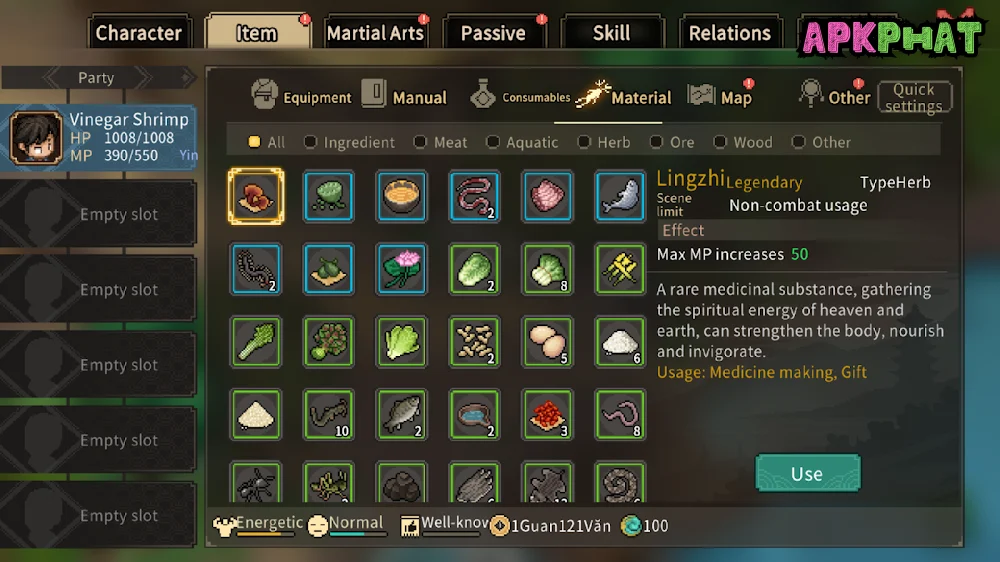Choose the Aquatic filter
Viewport: 1000px width, 562px height.
523,142
